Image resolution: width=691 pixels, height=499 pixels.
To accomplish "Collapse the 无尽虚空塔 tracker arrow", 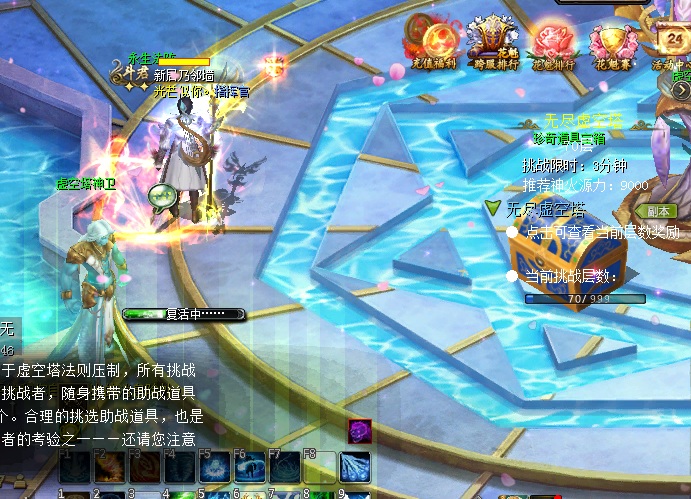I will (x=492, y=208).
